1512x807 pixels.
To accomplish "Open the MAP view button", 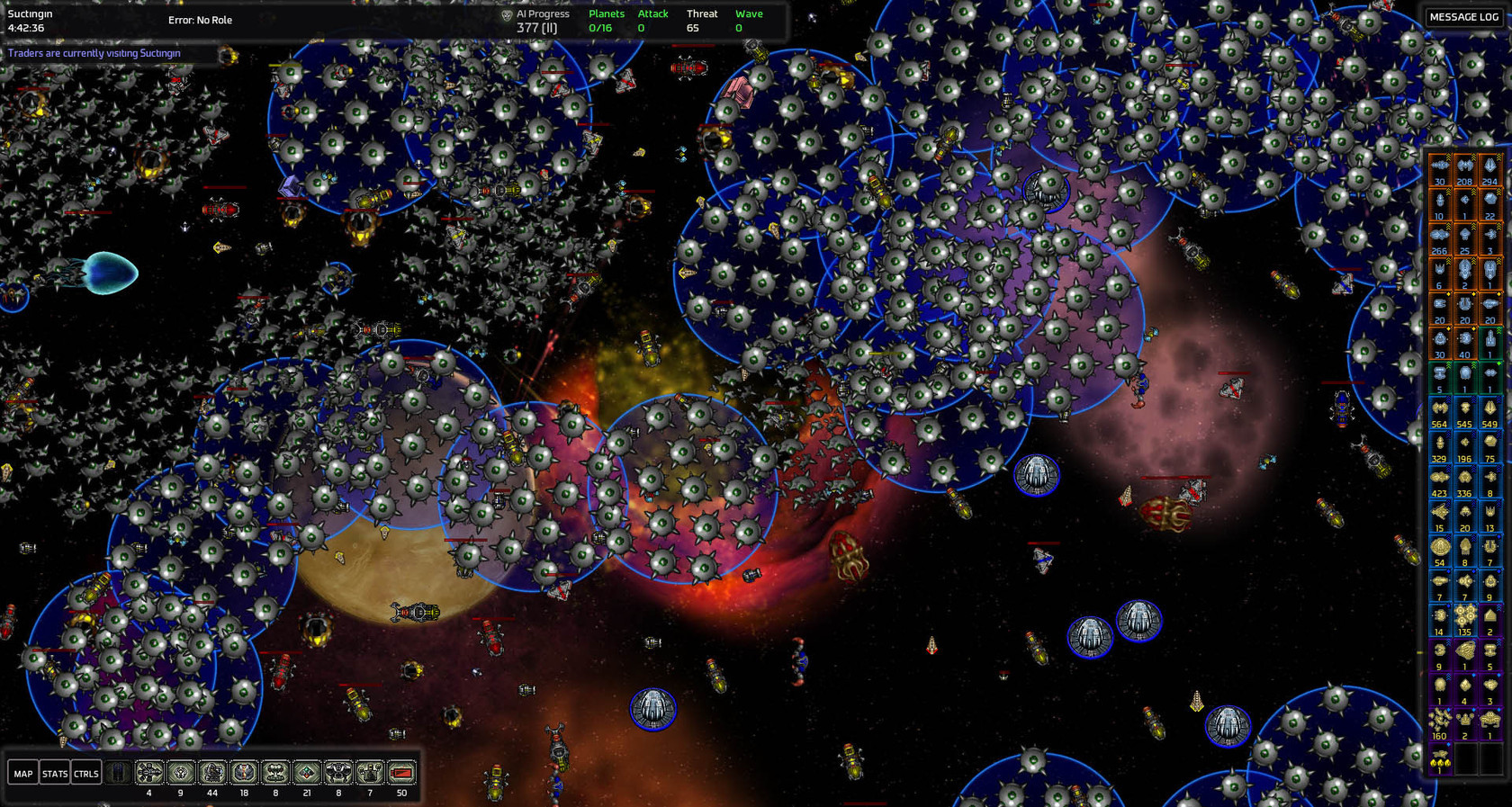I will click(23, 773).
